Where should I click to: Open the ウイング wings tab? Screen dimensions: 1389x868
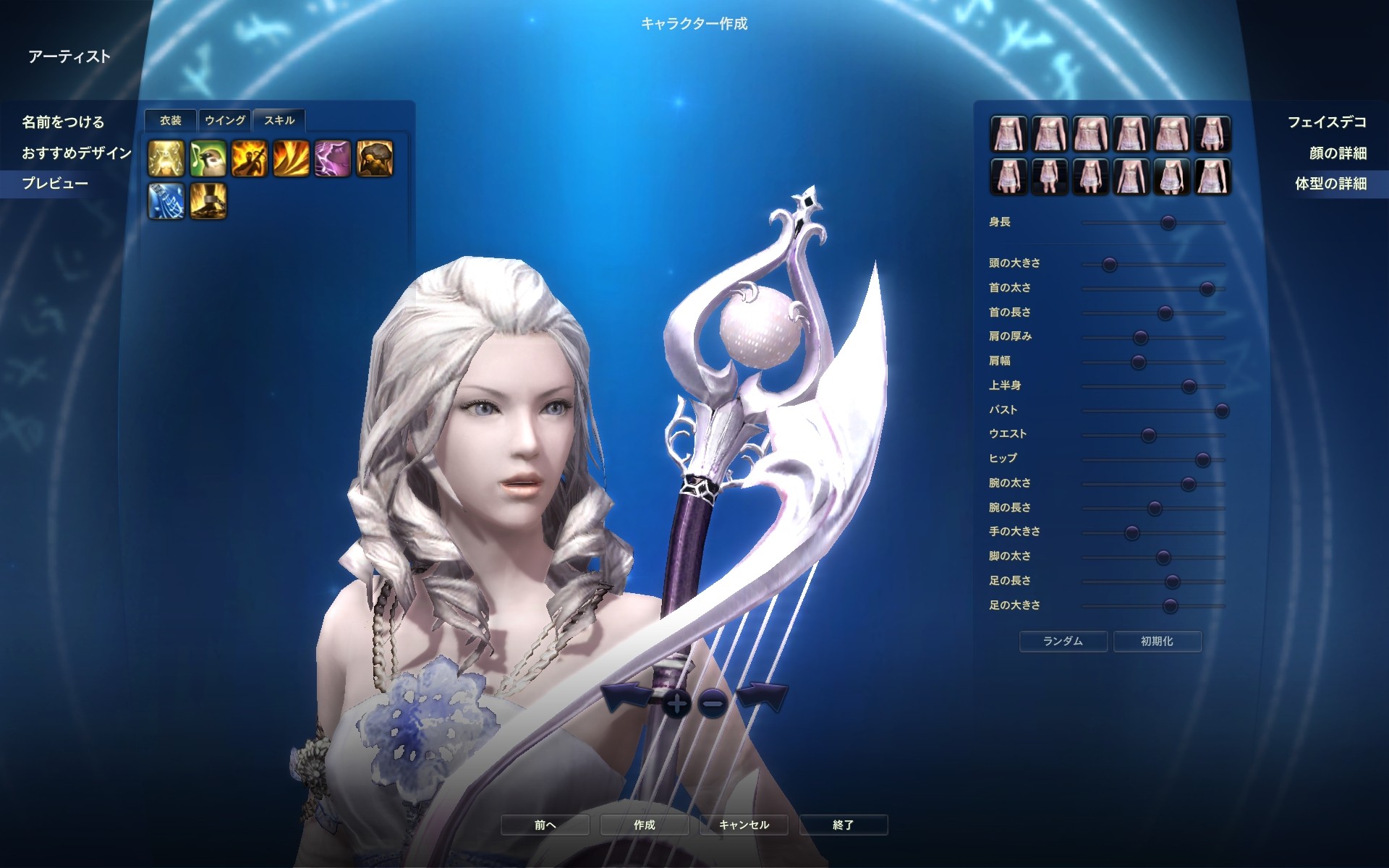point(225,121)
